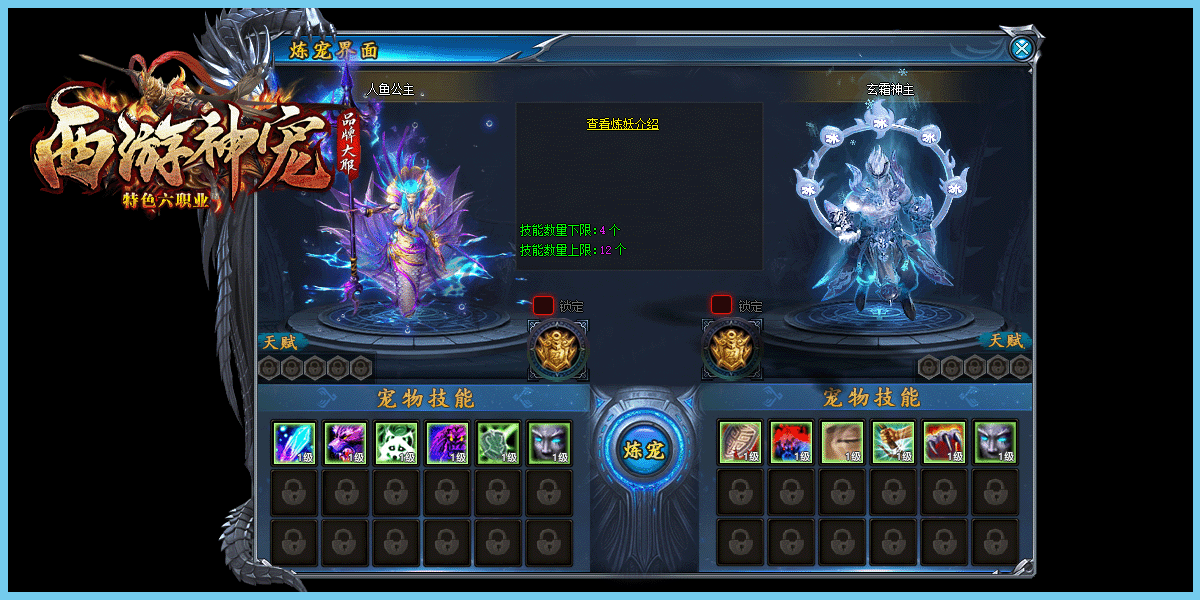Select the ice crystal pet skill
This screenshot has width=1200, height=600.
coord(294,443)
